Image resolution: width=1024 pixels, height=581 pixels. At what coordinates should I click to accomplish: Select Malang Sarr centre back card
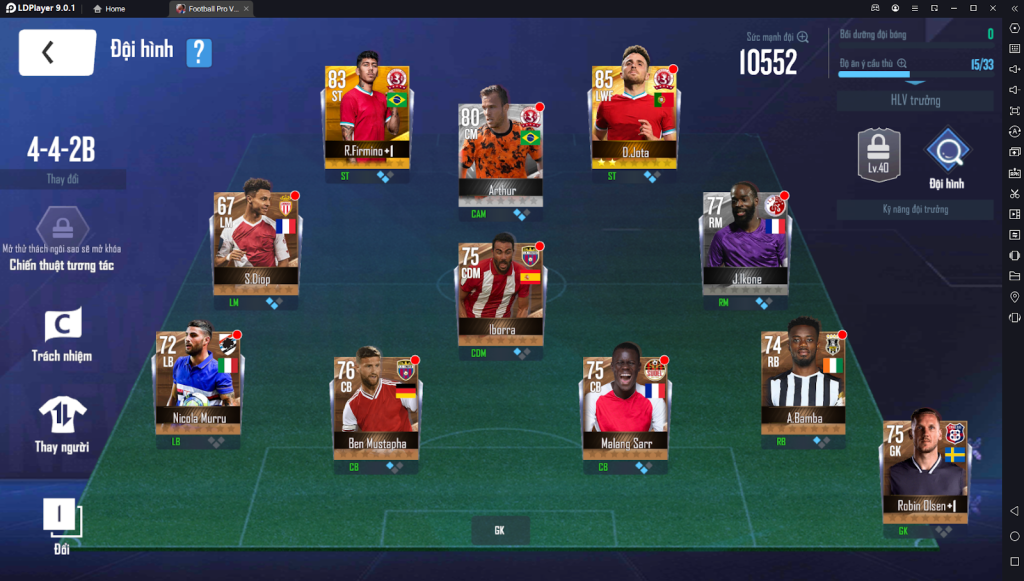tap(625, 403)
